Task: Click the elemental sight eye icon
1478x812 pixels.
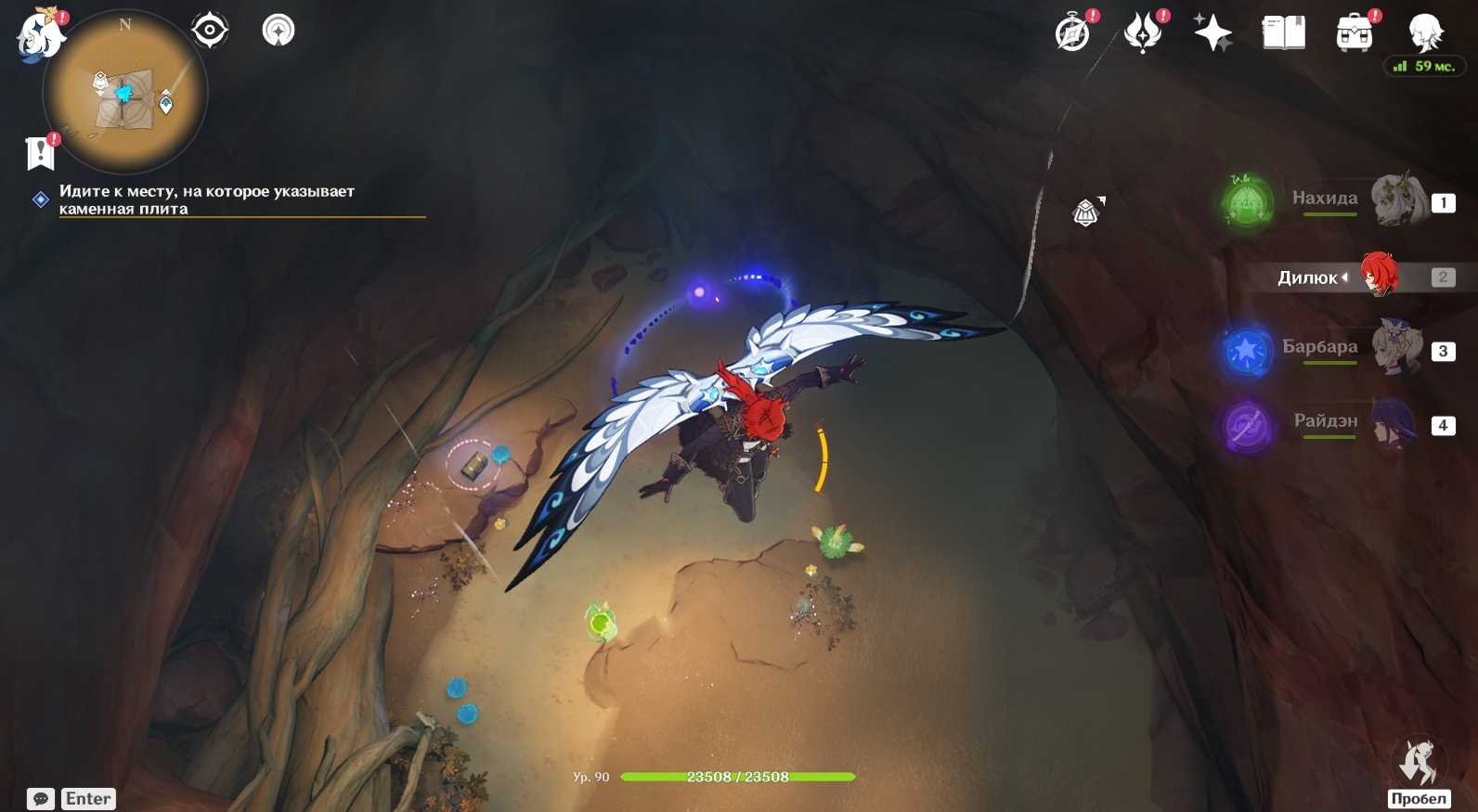Action: pos(210,31)
